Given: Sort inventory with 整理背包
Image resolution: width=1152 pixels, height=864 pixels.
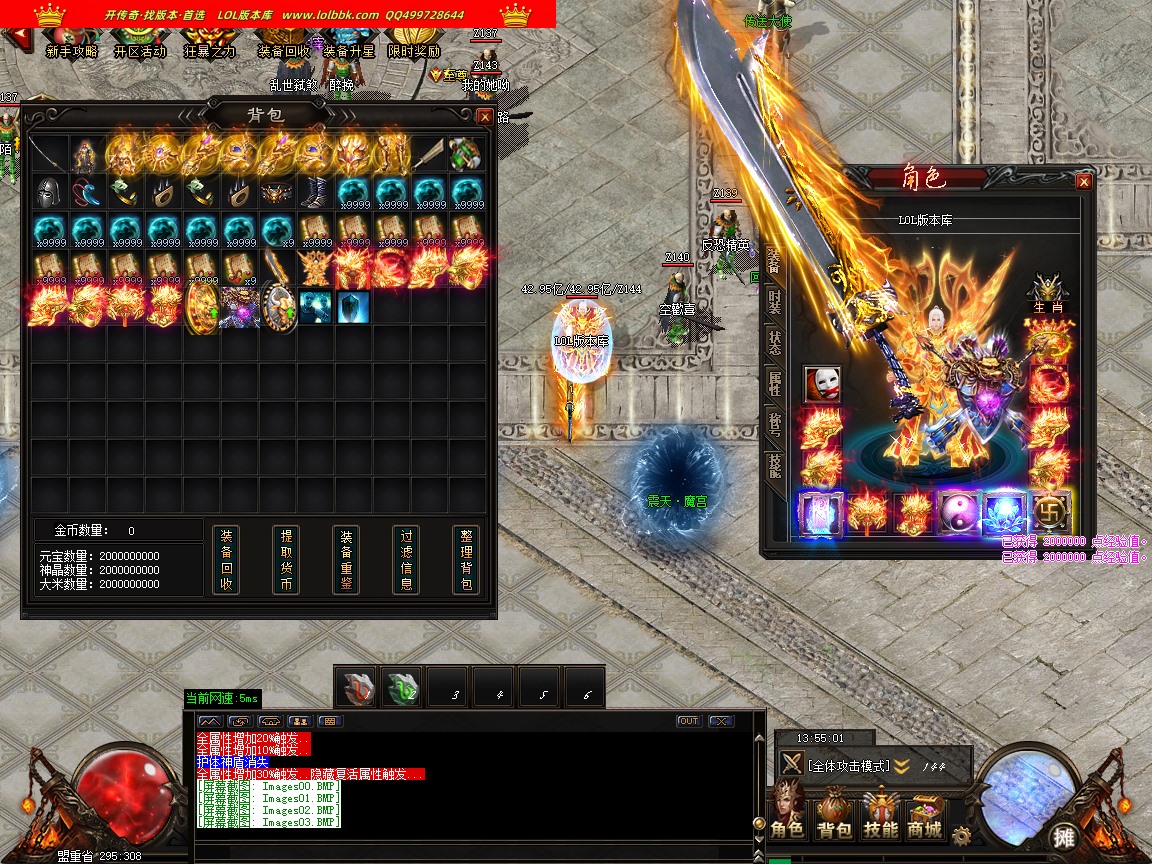Looking at the screenshot, I should point(466,560).
